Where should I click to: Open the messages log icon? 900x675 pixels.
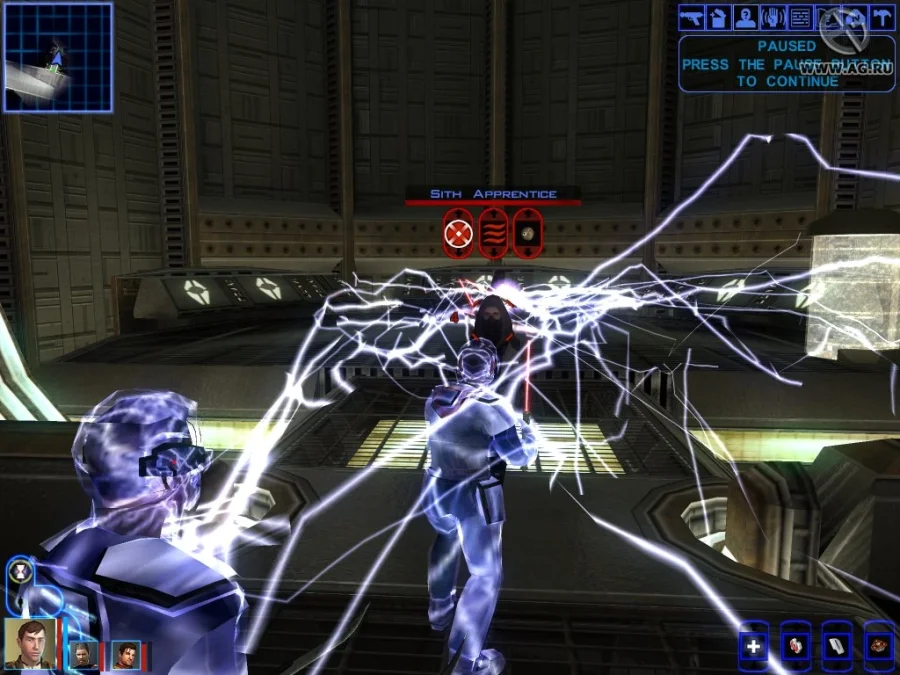pyautogui.click(x=800, y=17)
